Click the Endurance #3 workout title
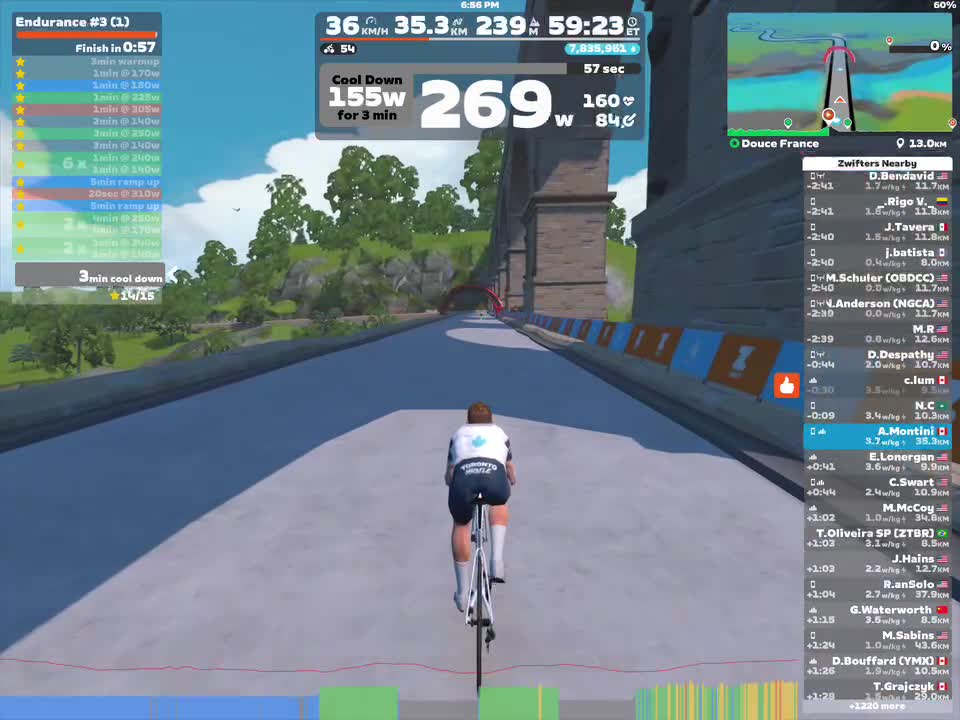The width and height of the screenshot is (960, 720). point(73,21)
